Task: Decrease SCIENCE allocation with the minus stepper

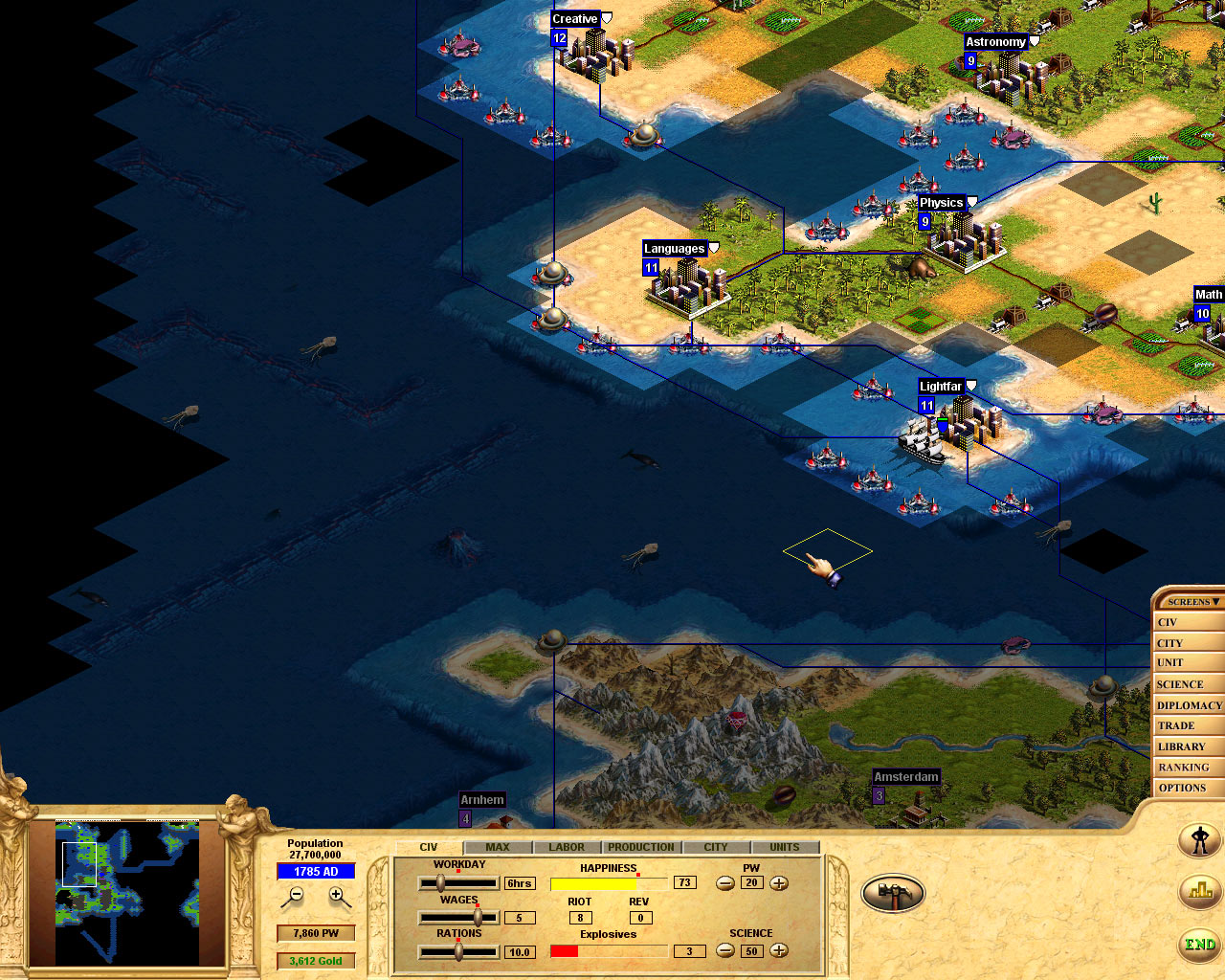Action: 725,951
